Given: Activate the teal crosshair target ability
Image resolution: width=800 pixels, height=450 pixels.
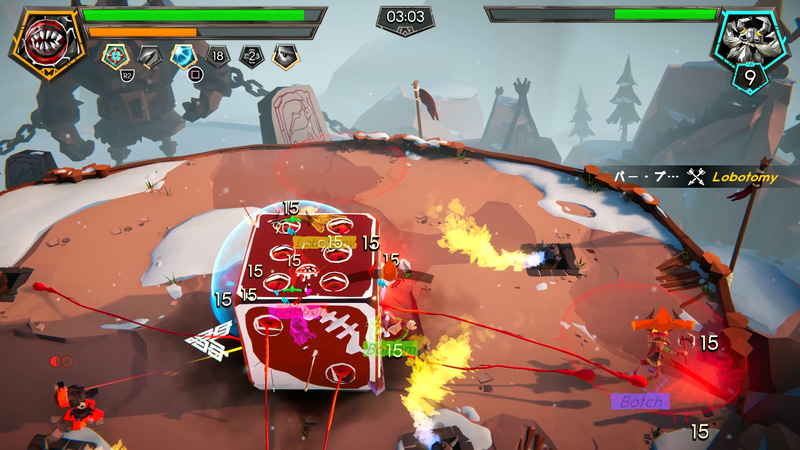Looking at the screenshot, I should tap(114, 56).
